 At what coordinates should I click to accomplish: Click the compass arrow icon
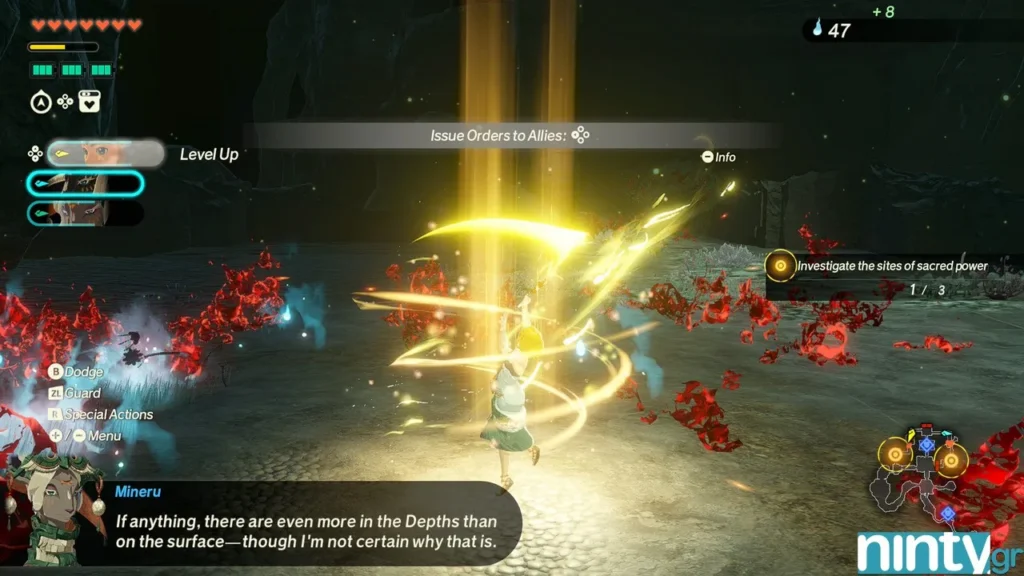pyautogui.click(x=40, y=101)
